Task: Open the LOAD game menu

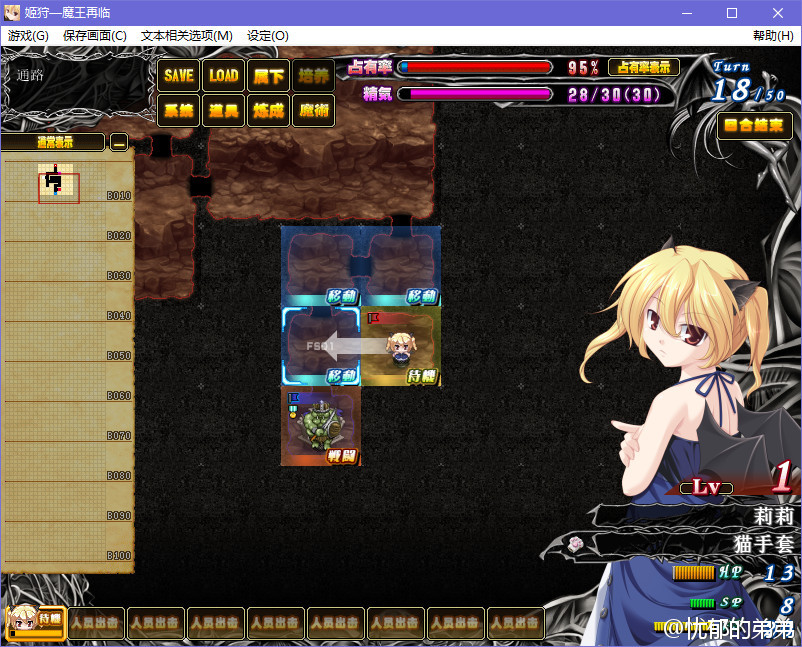Action: (x=224, y=75)
